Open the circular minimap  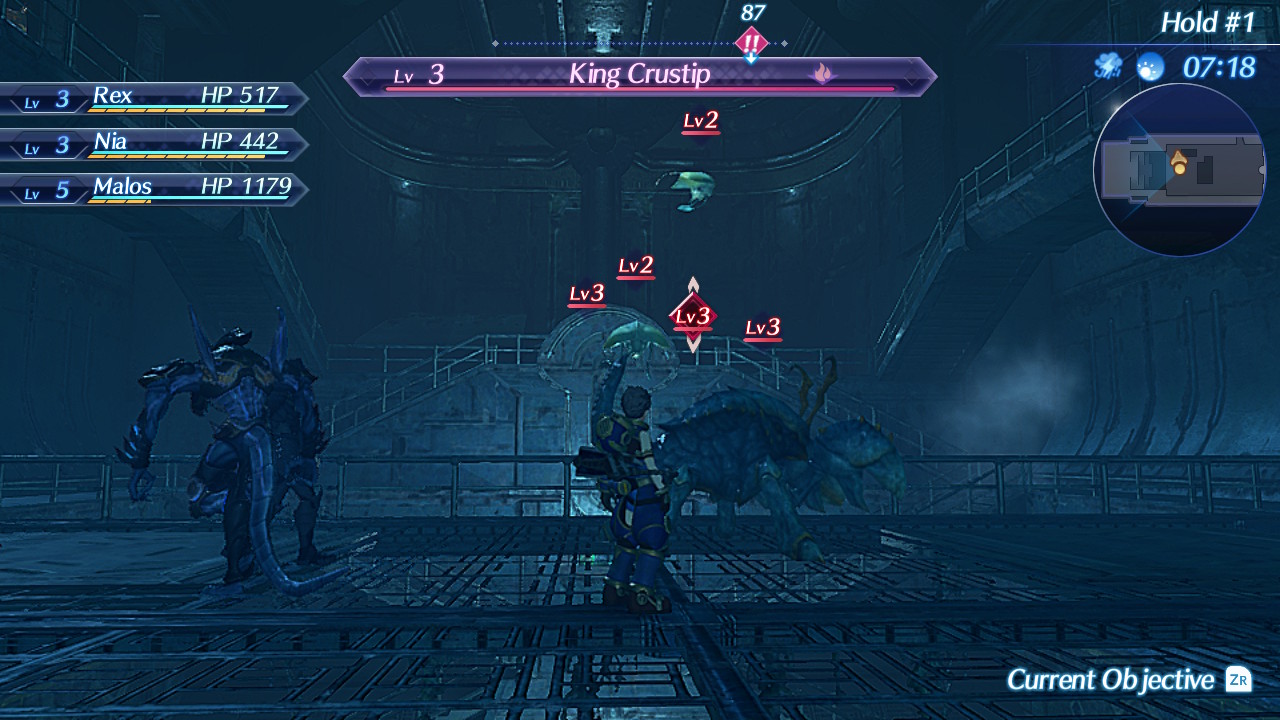click(x=1180, y=170)
